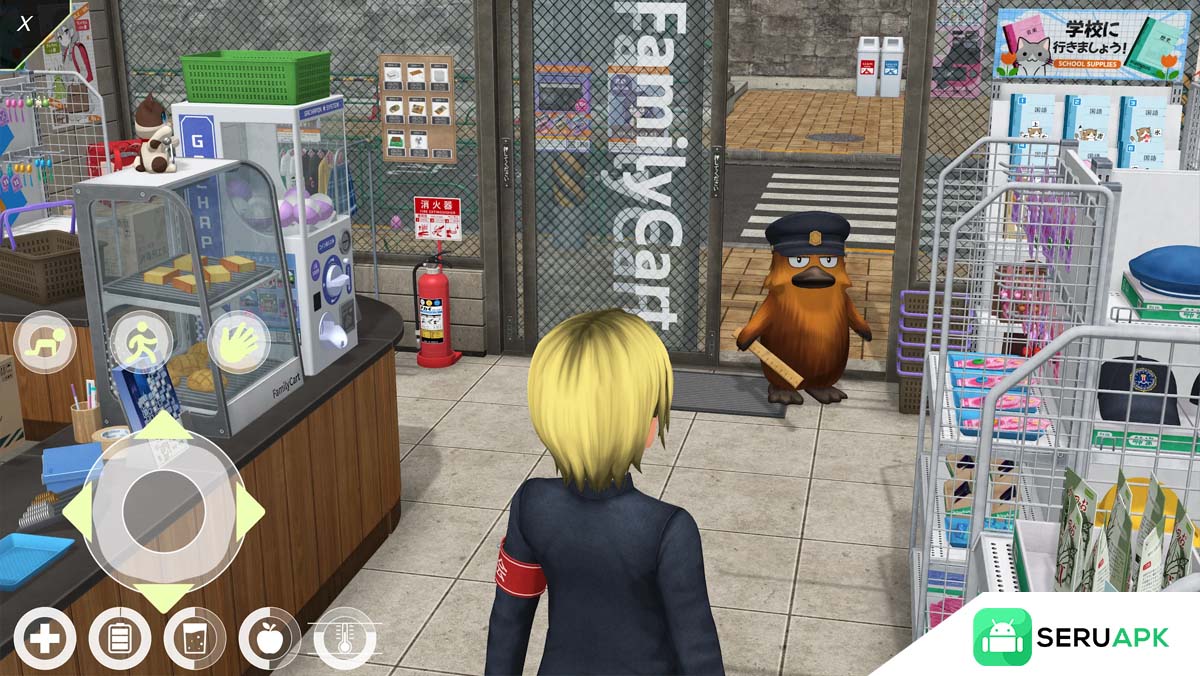Select the apple hunger icon

click(269, 638)
